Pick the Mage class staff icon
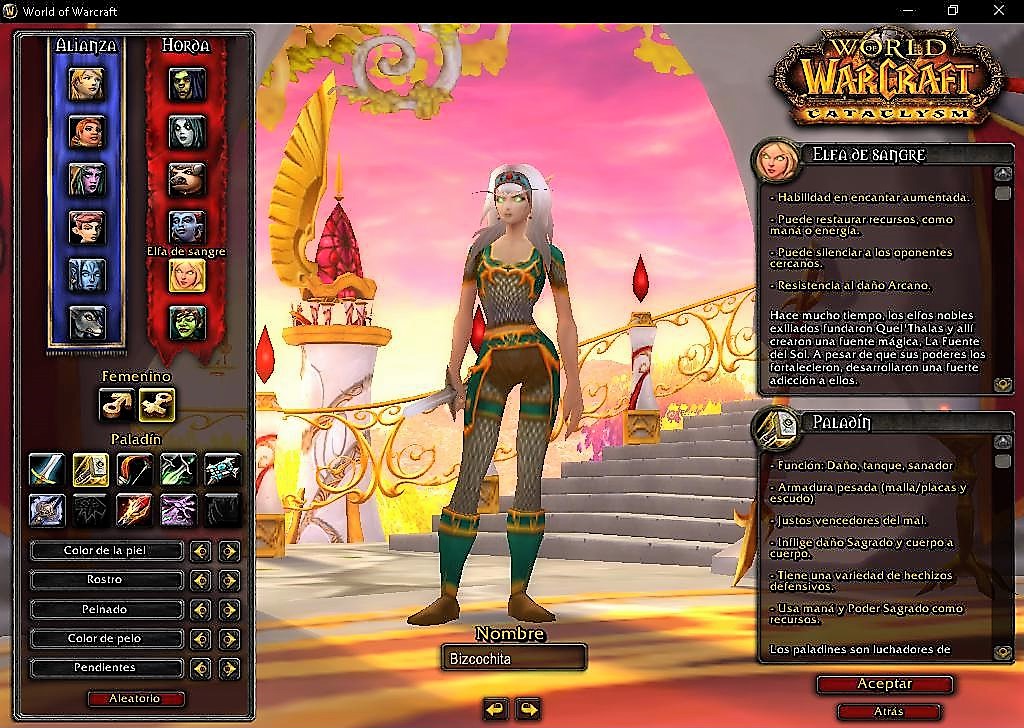Image resolution: width=1024 pixels, height=728 pixels. click(x=134, y=510)
